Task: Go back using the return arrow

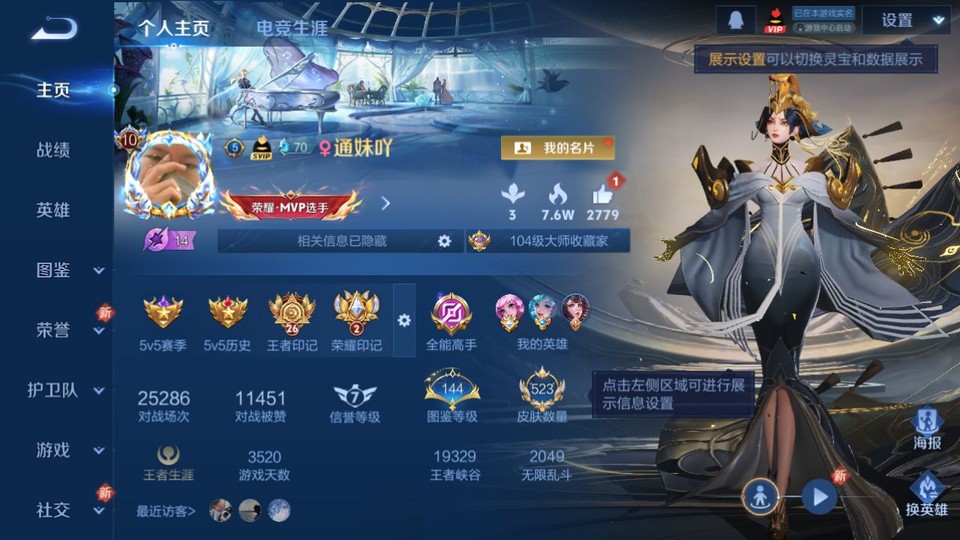Action: coord(53,30)
